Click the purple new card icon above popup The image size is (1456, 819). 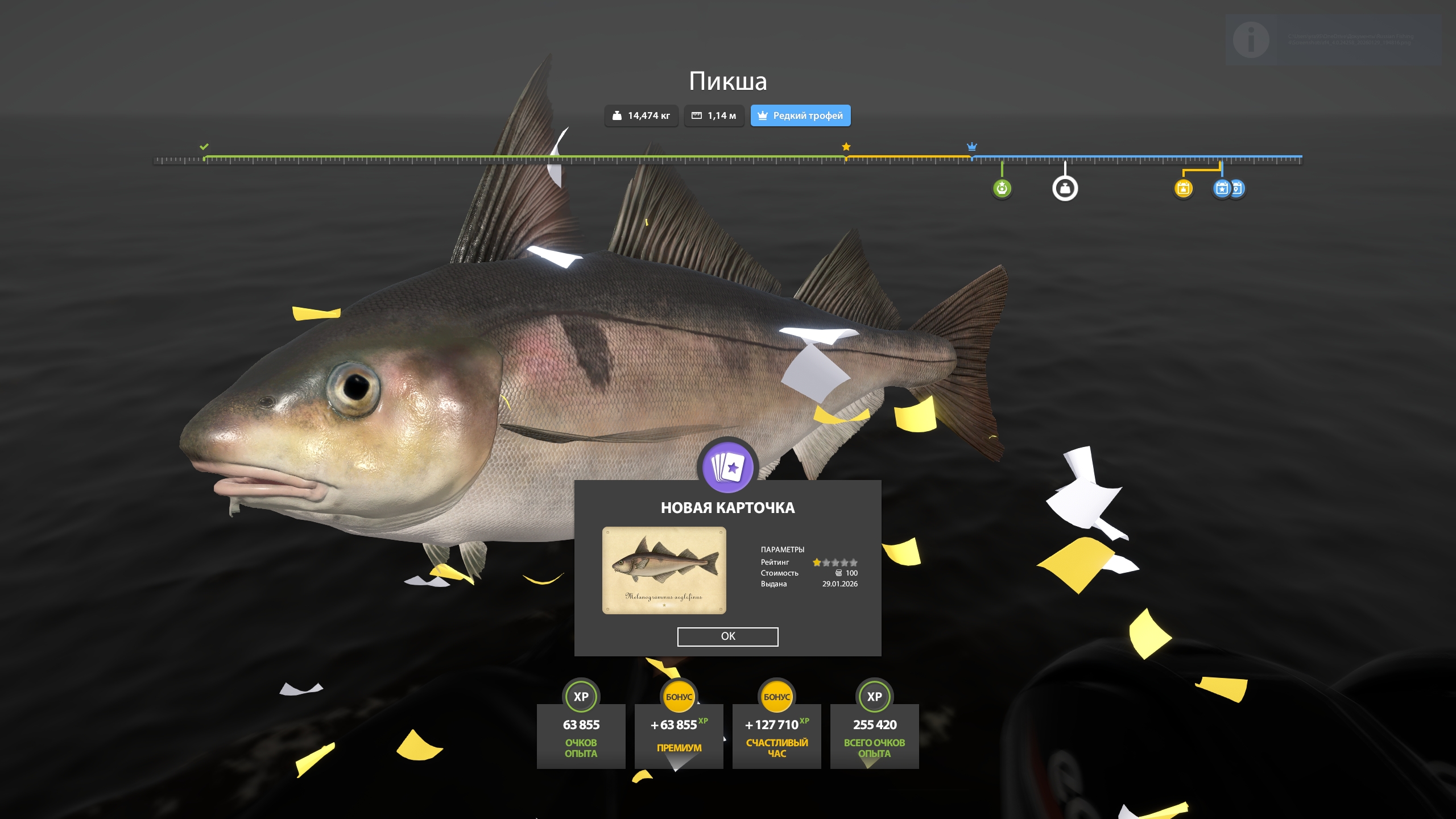pos(728,468)
